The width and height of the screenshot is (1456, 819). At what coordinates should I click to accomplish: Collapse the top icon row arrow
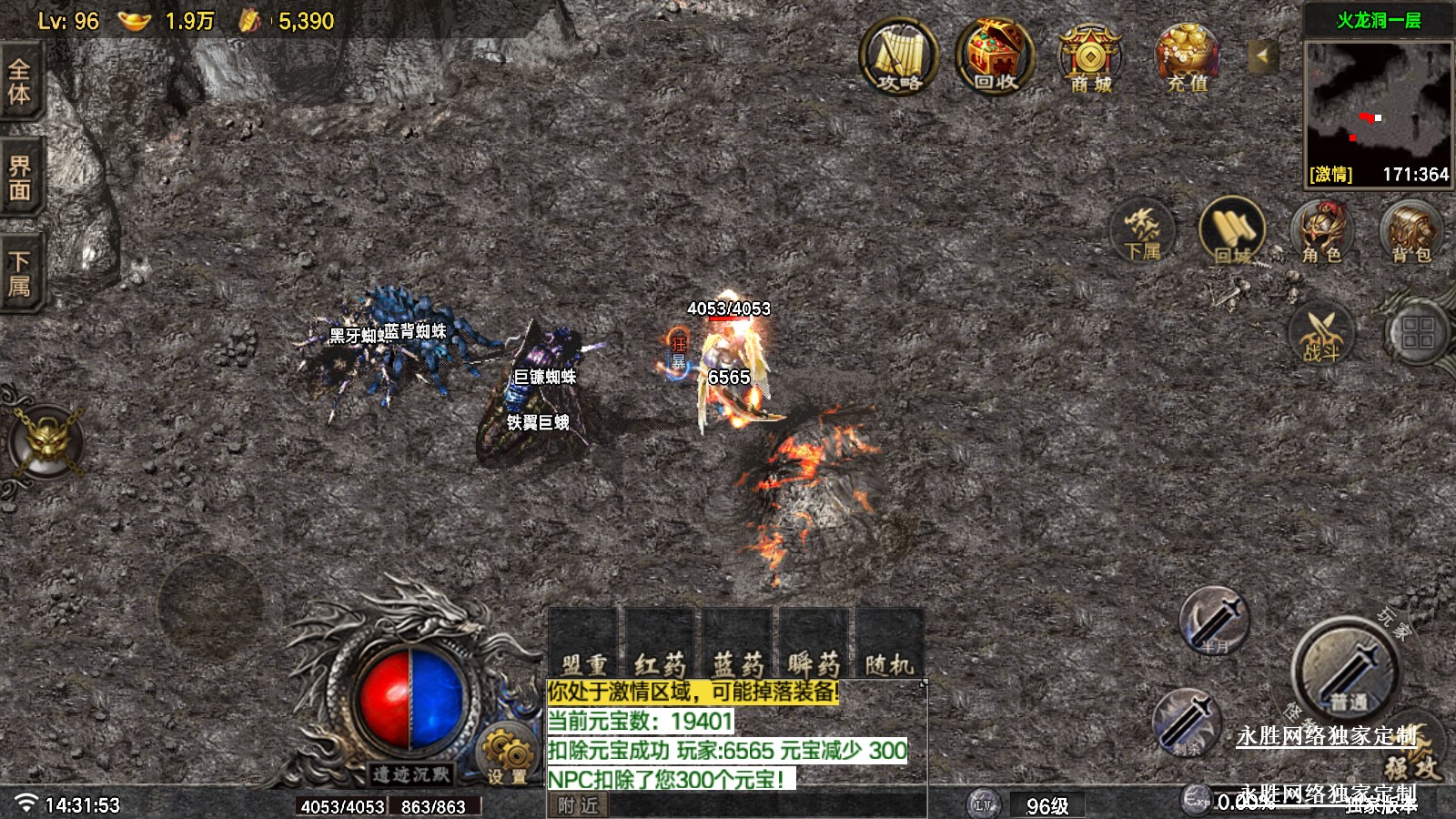[x=1262, y=56]
